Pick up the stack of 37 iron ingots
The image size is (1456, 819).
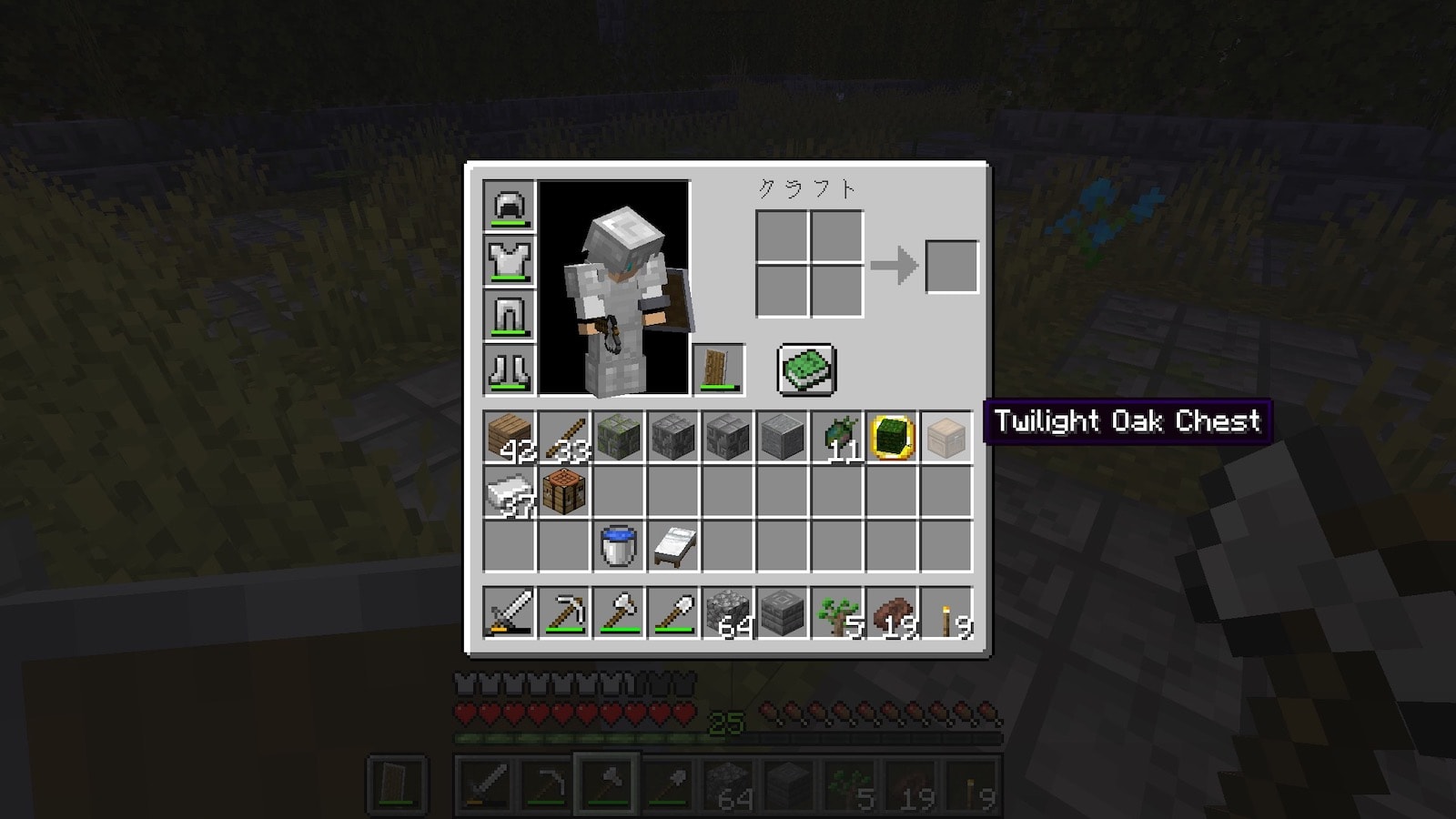click(509, 492)
